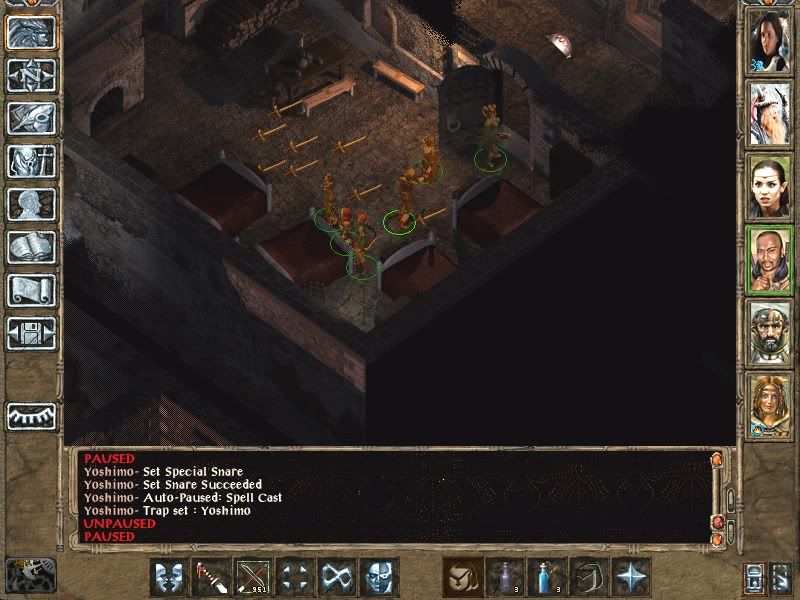Open the inventory screen button
This screenshot has height=600, width=800.
31,161
